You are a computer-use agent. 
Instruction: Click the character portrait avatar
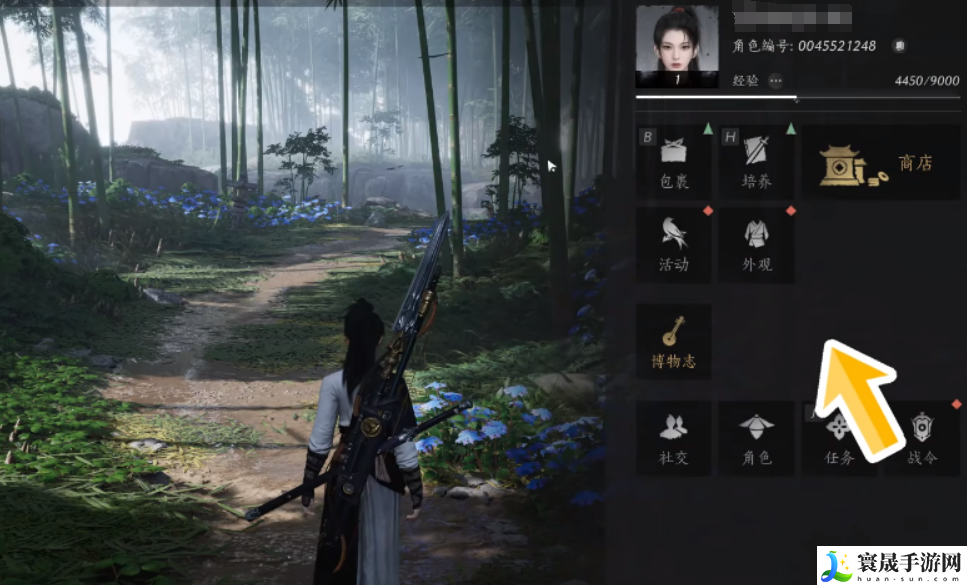click(677, 47)
